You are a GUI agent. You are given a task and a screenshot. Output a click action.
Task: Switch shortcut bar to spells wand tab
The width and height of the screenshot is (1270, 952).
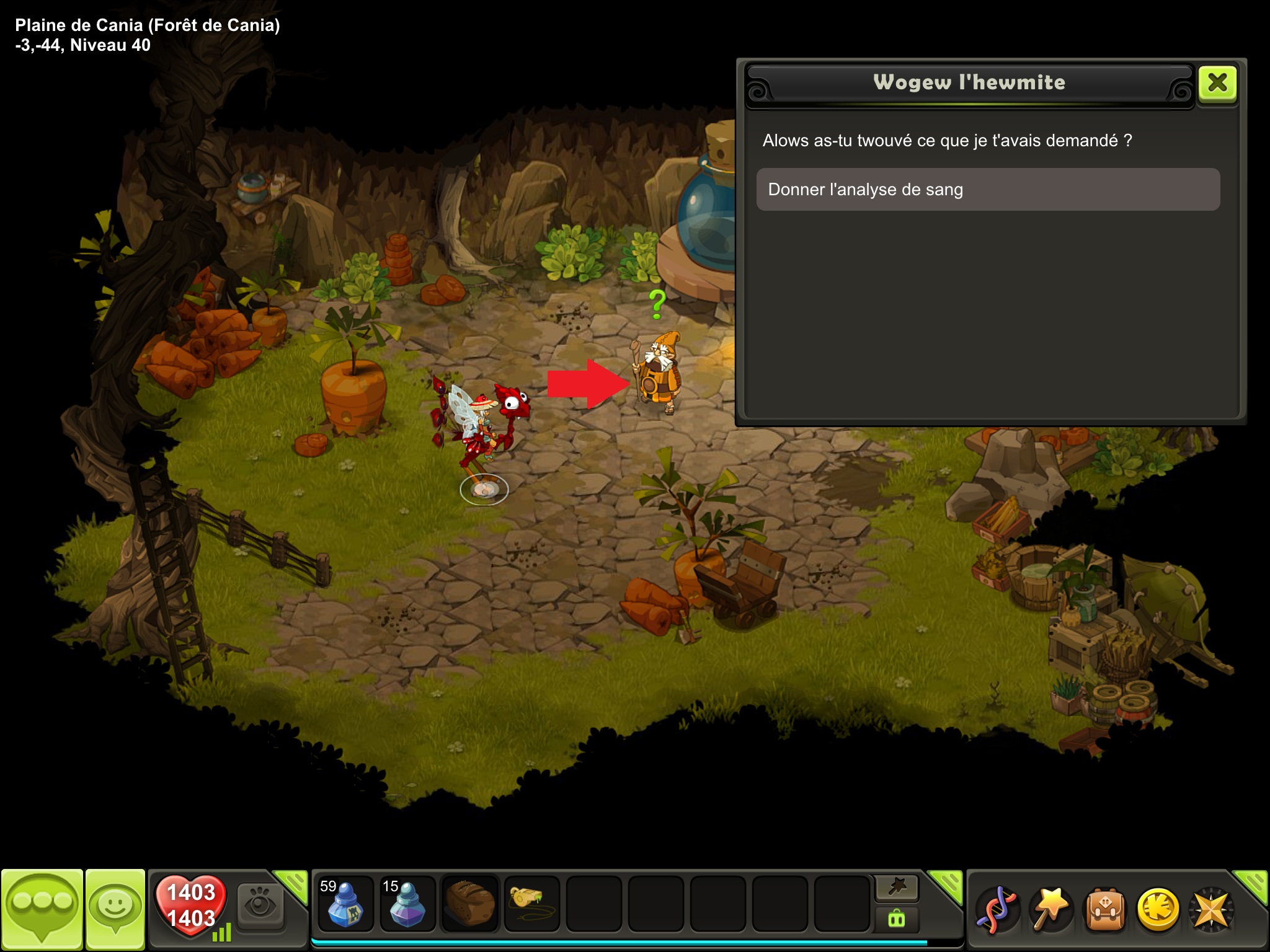click(x=897, y=888)
